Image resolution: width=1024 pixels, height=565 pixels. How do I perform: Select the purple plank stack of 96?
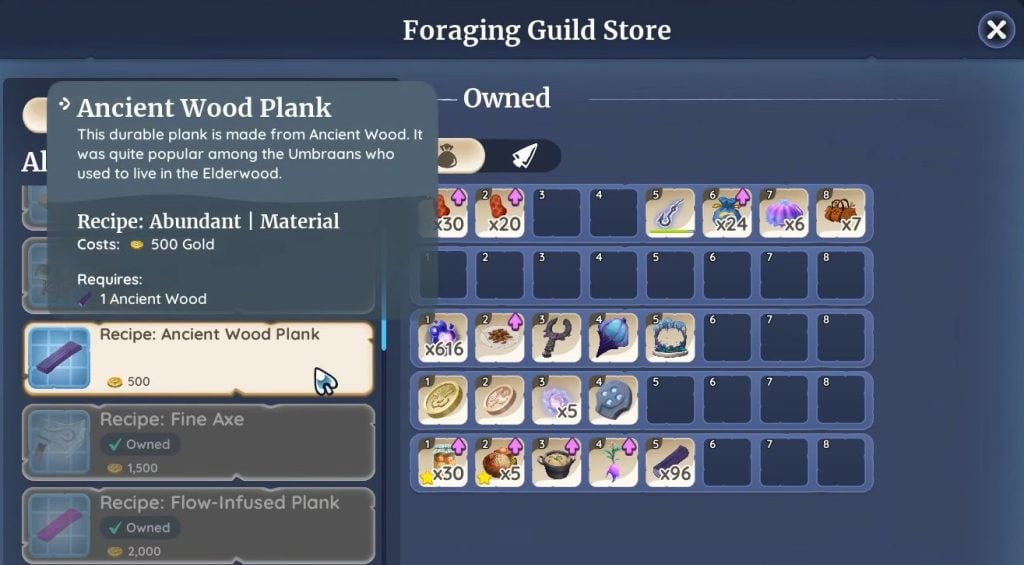click(x=670, y=461)
